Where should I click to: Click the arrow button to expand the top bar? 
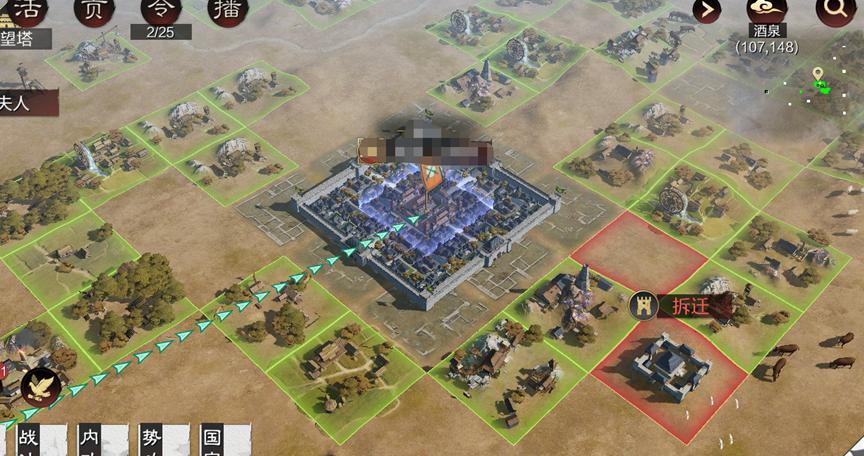tap(708, 11)
